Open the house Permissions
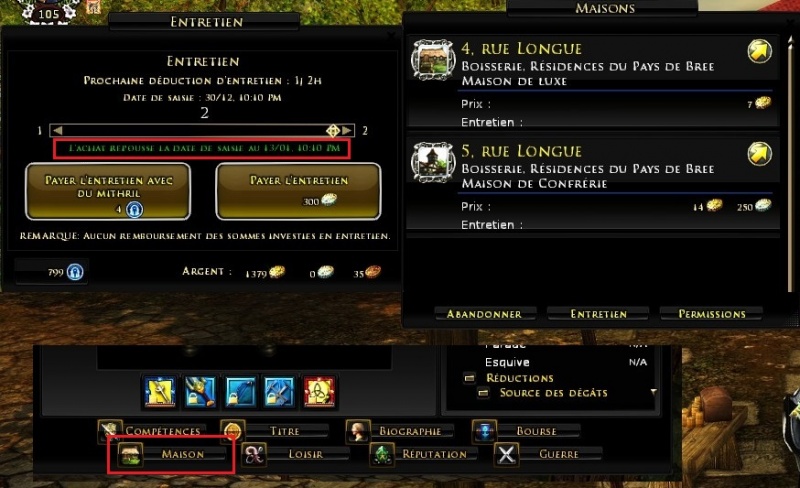The height and width of the screenshot is (488, 800). click(711, 314)
